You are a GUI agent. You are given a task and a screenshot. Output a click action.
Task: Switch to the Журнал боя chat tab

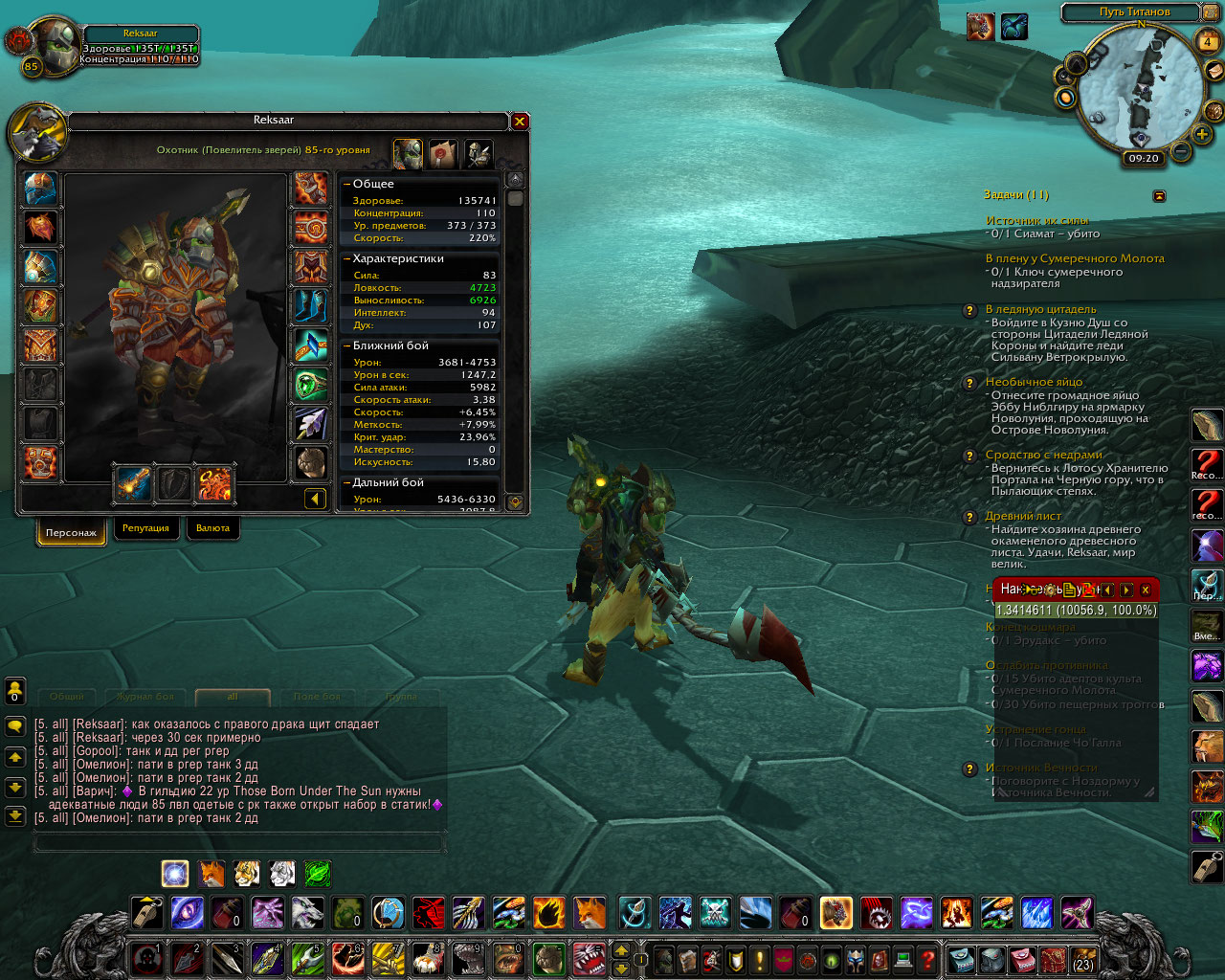pos(145,697)
